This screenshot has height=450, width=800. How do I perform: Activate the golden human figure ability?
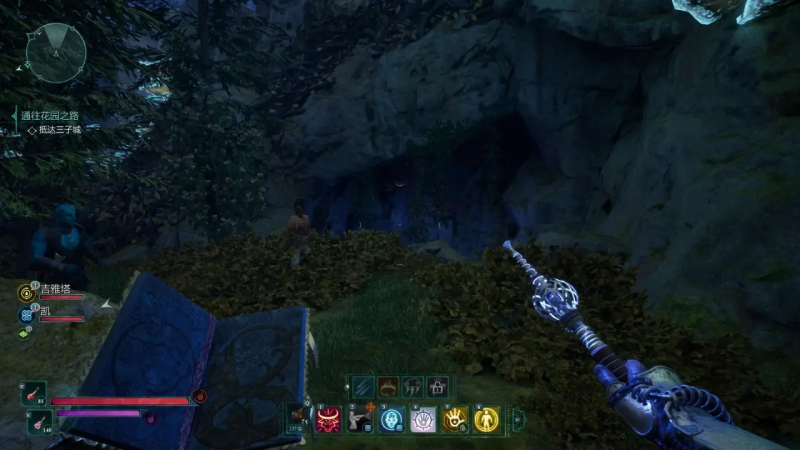click(x=487, y=421)
